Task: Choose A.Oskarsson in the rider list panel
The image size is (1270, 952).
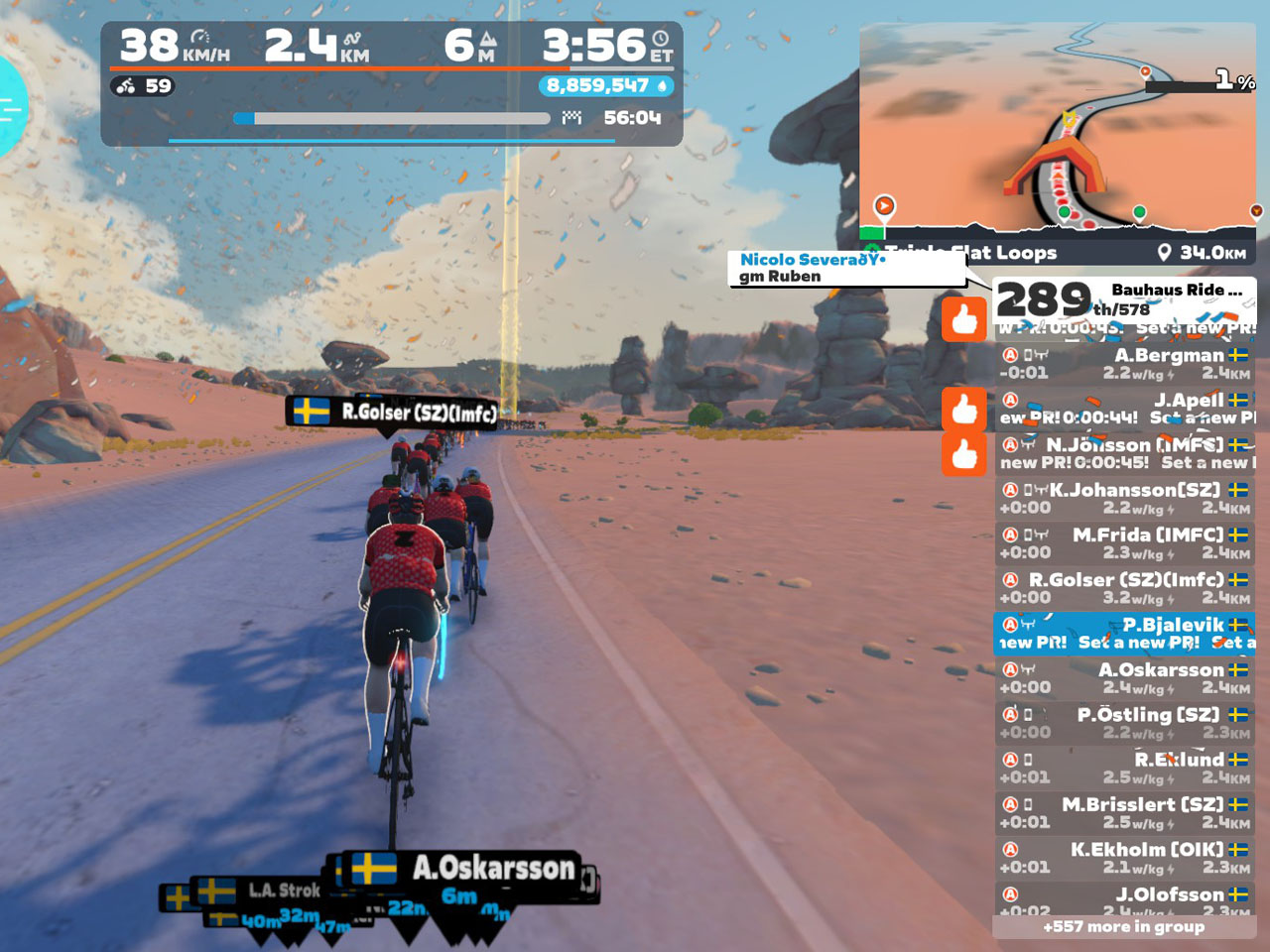Action: click(x=1124, y=678)
